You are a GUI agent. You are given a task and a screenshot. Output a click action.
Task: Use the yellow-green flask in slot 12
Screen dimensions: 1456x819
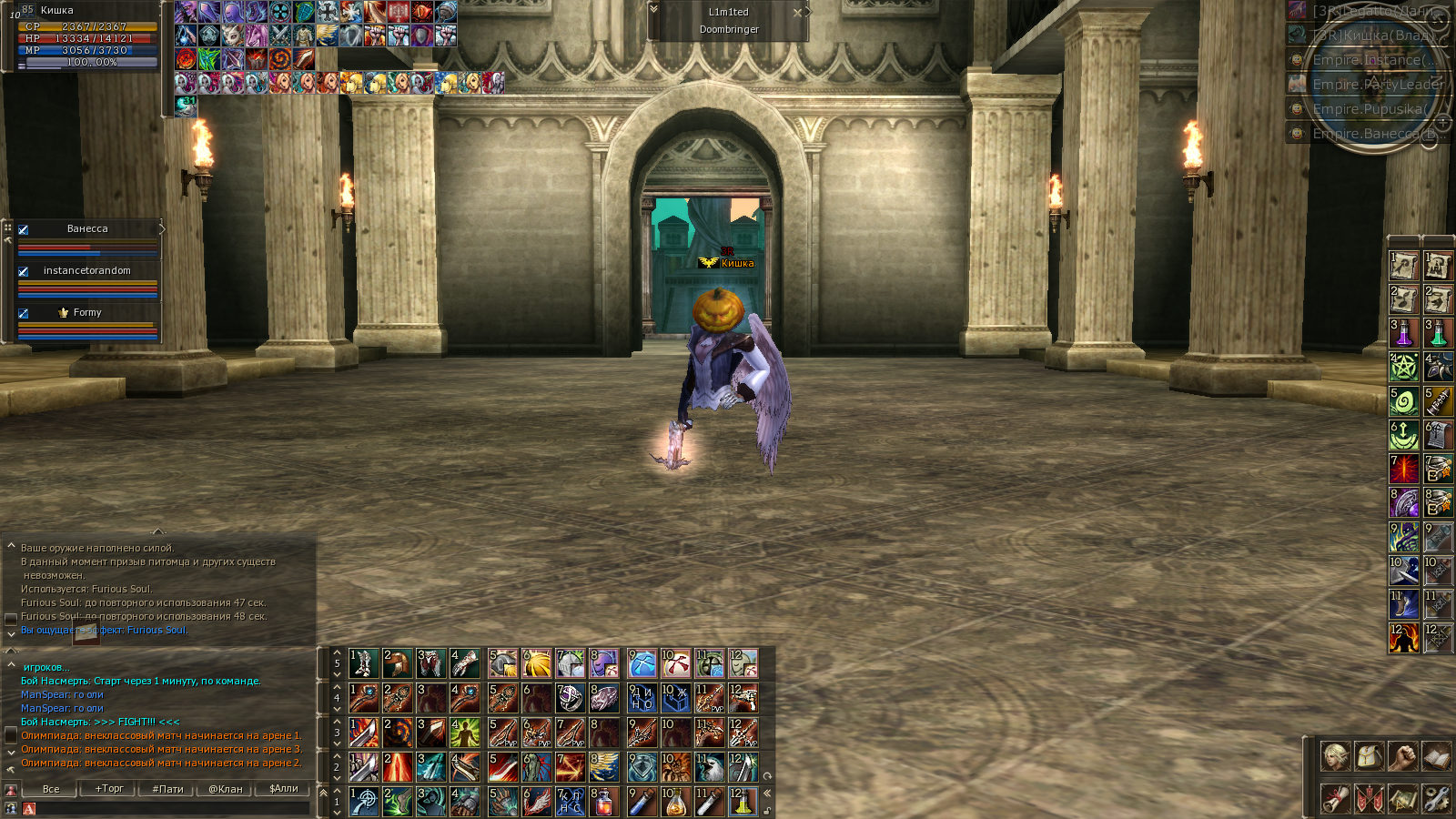(x=743, y=802)
